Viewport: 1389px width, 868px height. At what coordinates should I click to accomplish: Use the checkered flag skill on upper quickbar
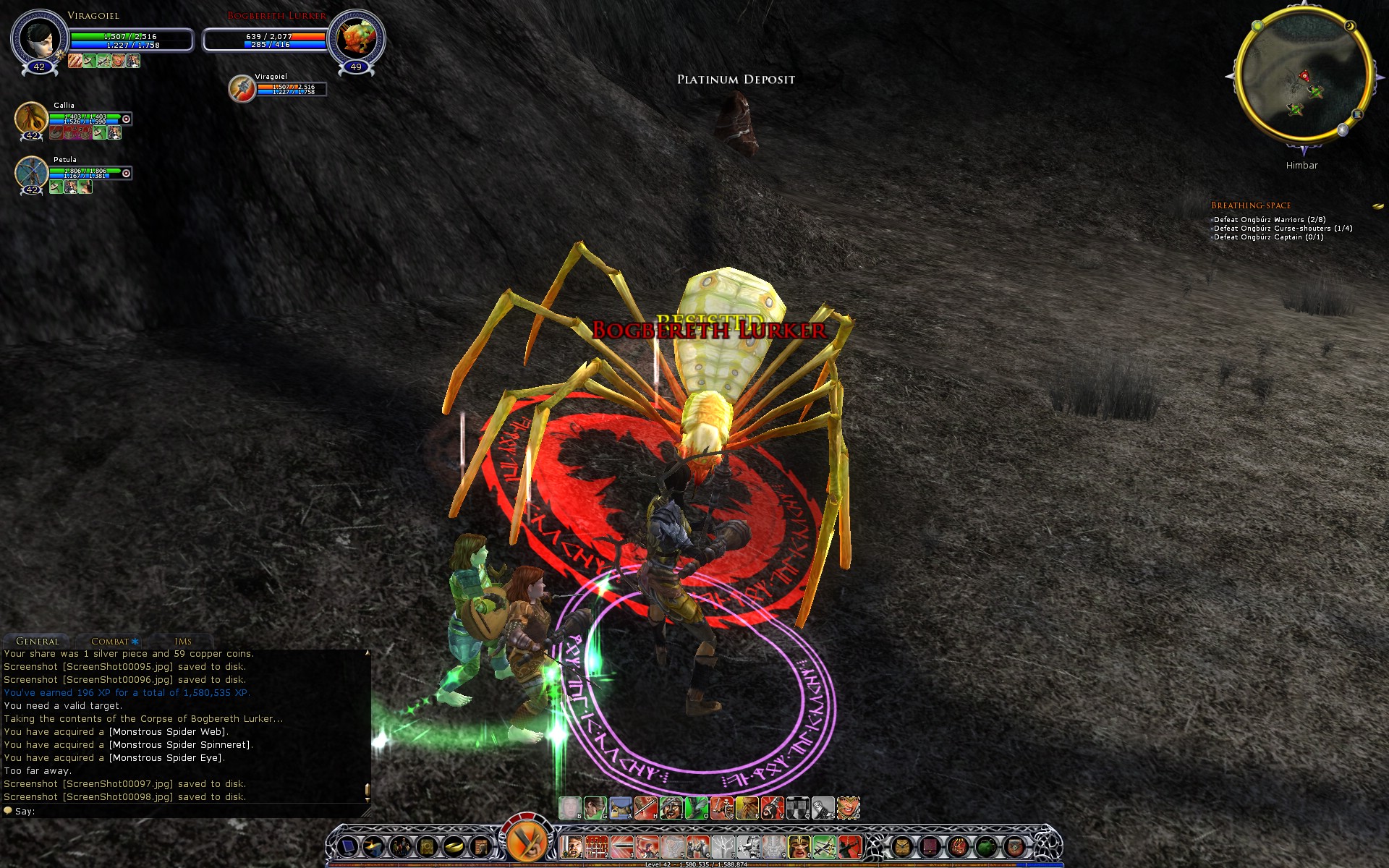tap(797, 807)
